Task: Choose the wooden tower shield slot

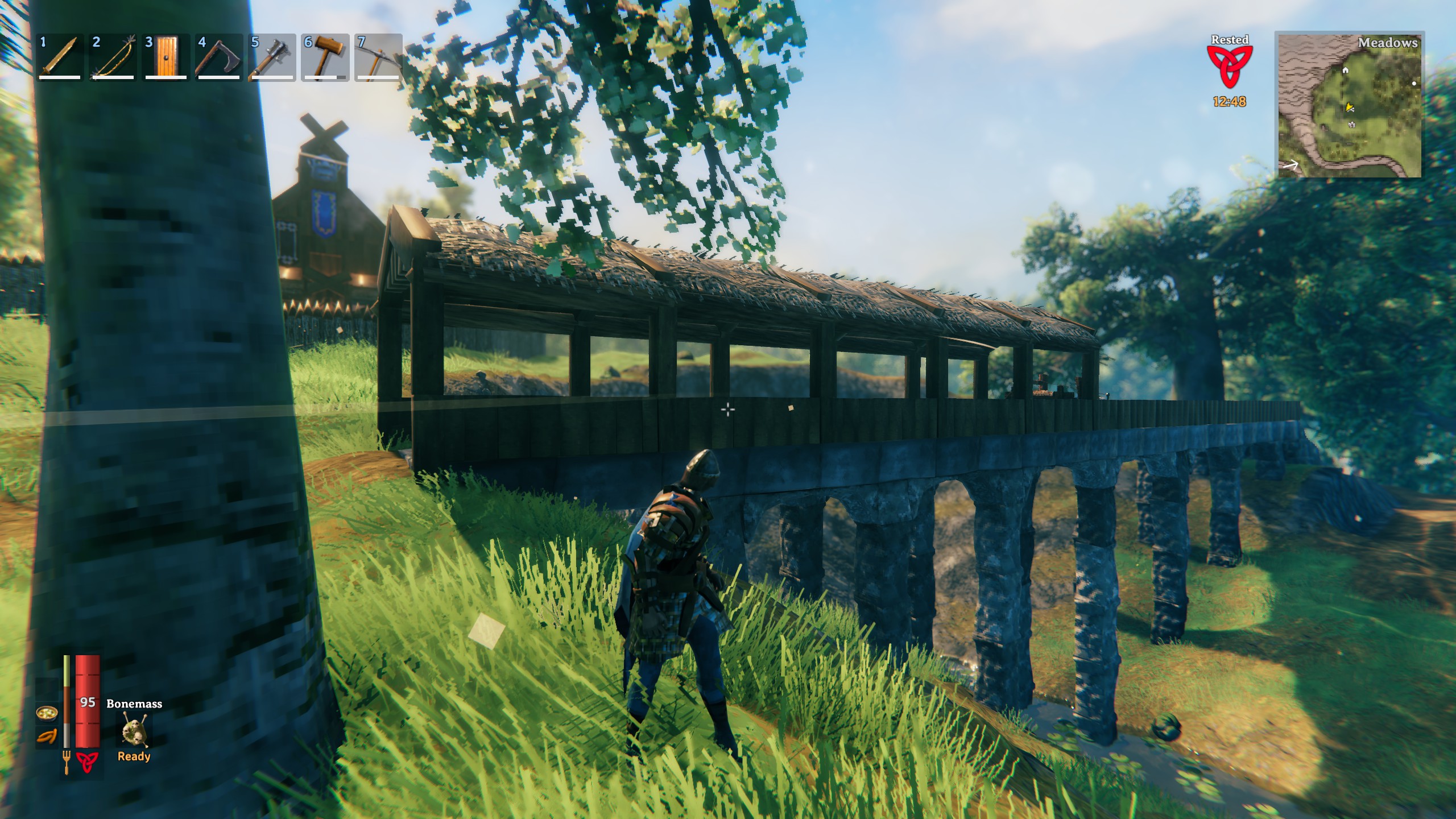Action: (x=166, y=57)
